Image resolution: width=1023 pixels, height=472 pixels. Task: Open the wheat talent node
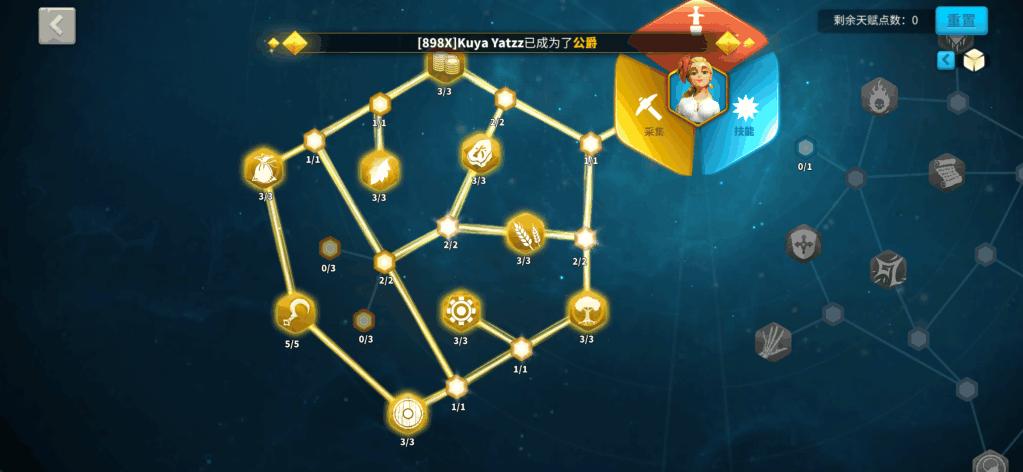(524, 234)
